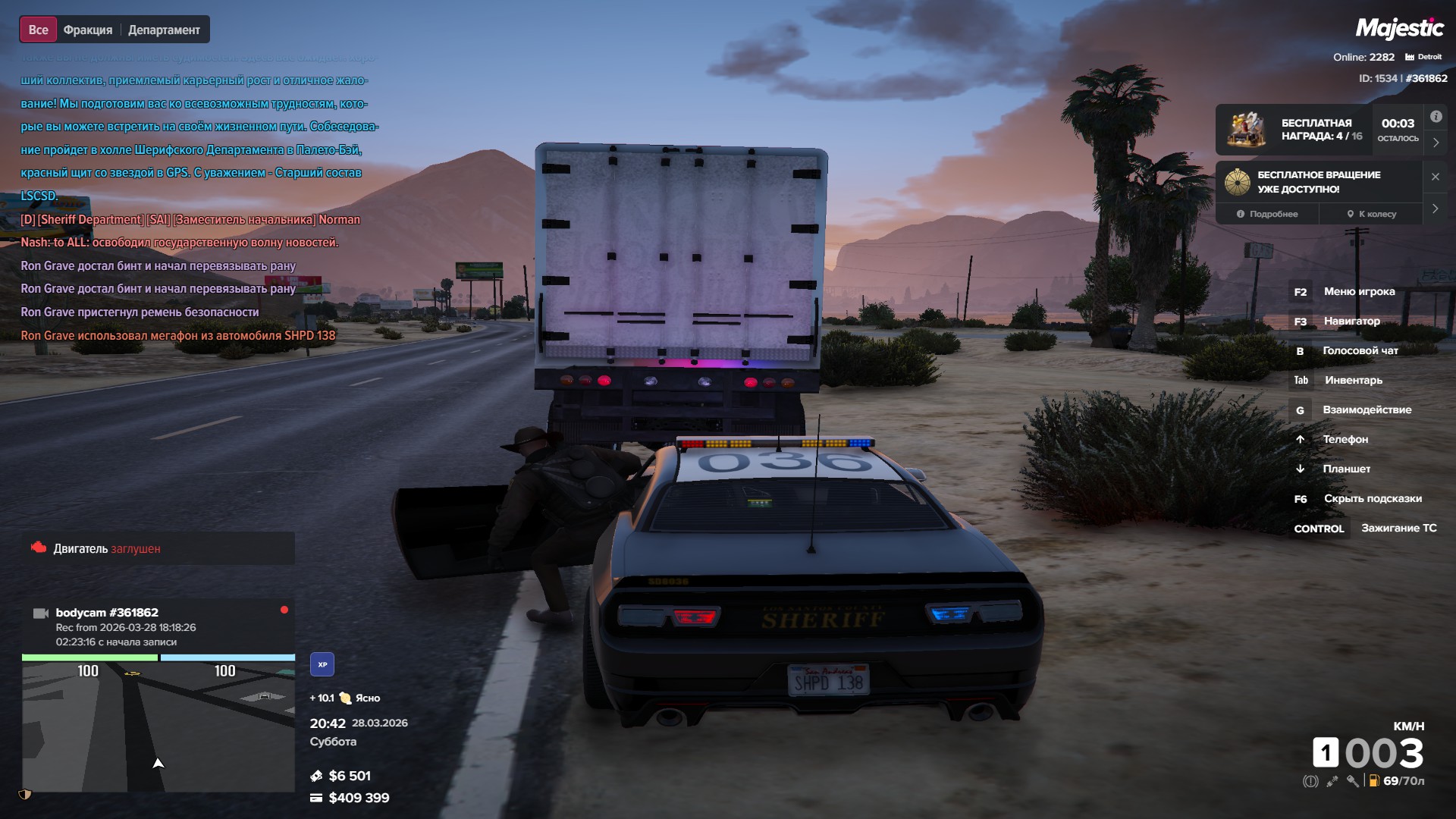The width and height of the screenshot is (1456, 819).
Task: Click the Подробнее button
Action: point(1267,214)
